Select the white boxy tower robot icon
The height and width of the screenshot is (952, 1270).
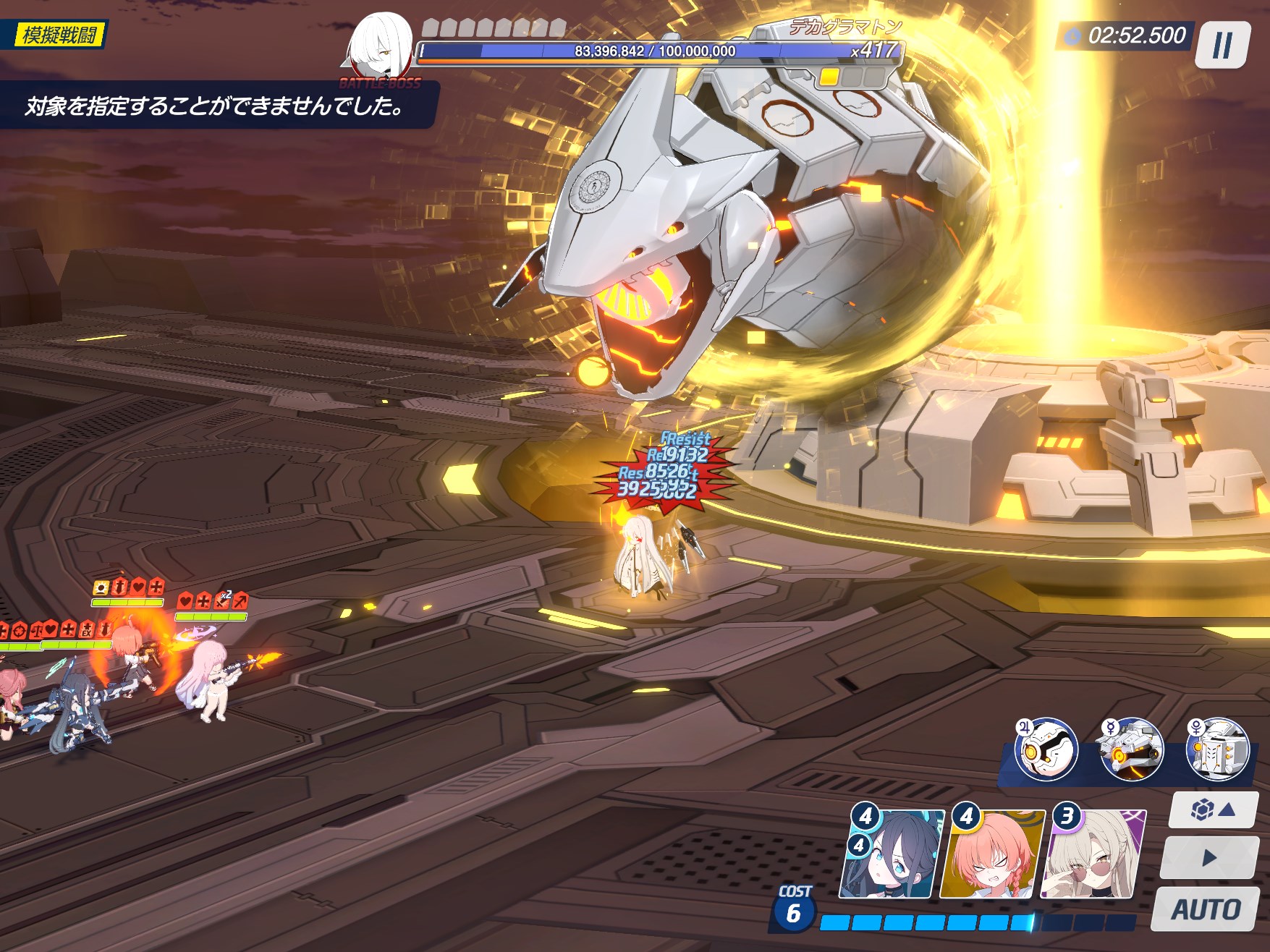point(1218,749)
